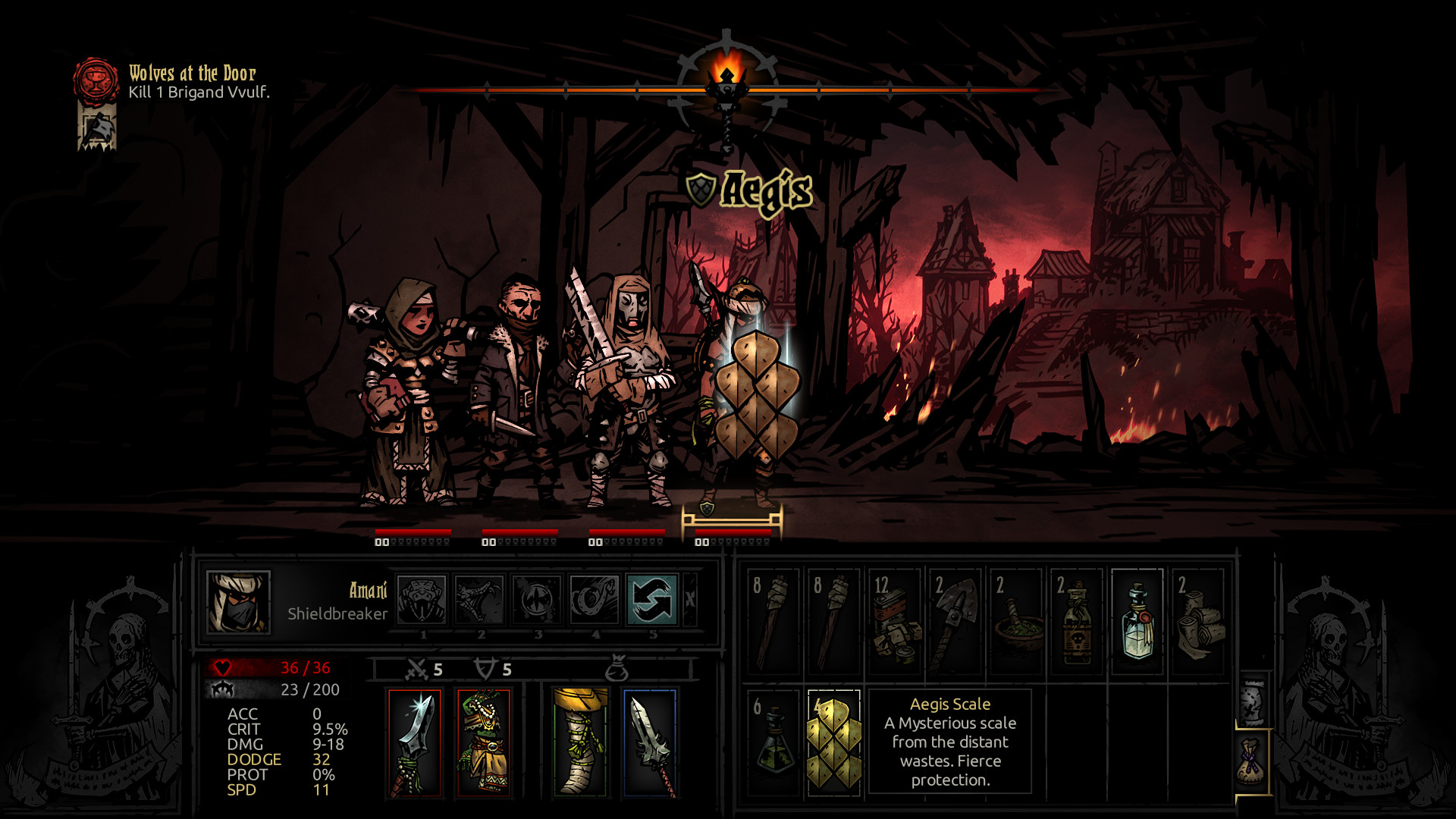Use the holy water bottle
The width and height of the screenshot is (1456, 819).
(1137, 621)
